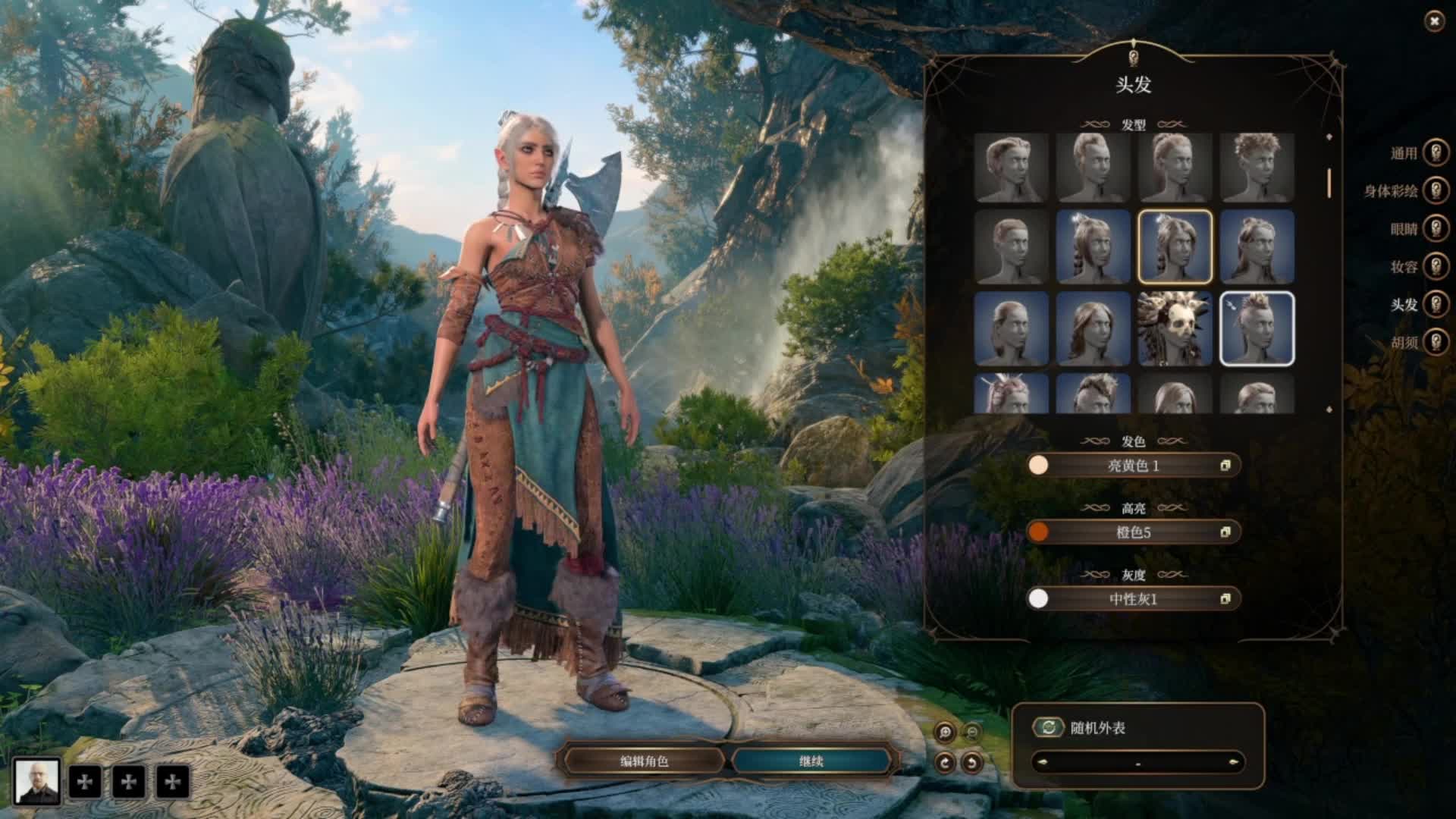Close the character creation screen
1456x819 pixels.
[1434, 22]
